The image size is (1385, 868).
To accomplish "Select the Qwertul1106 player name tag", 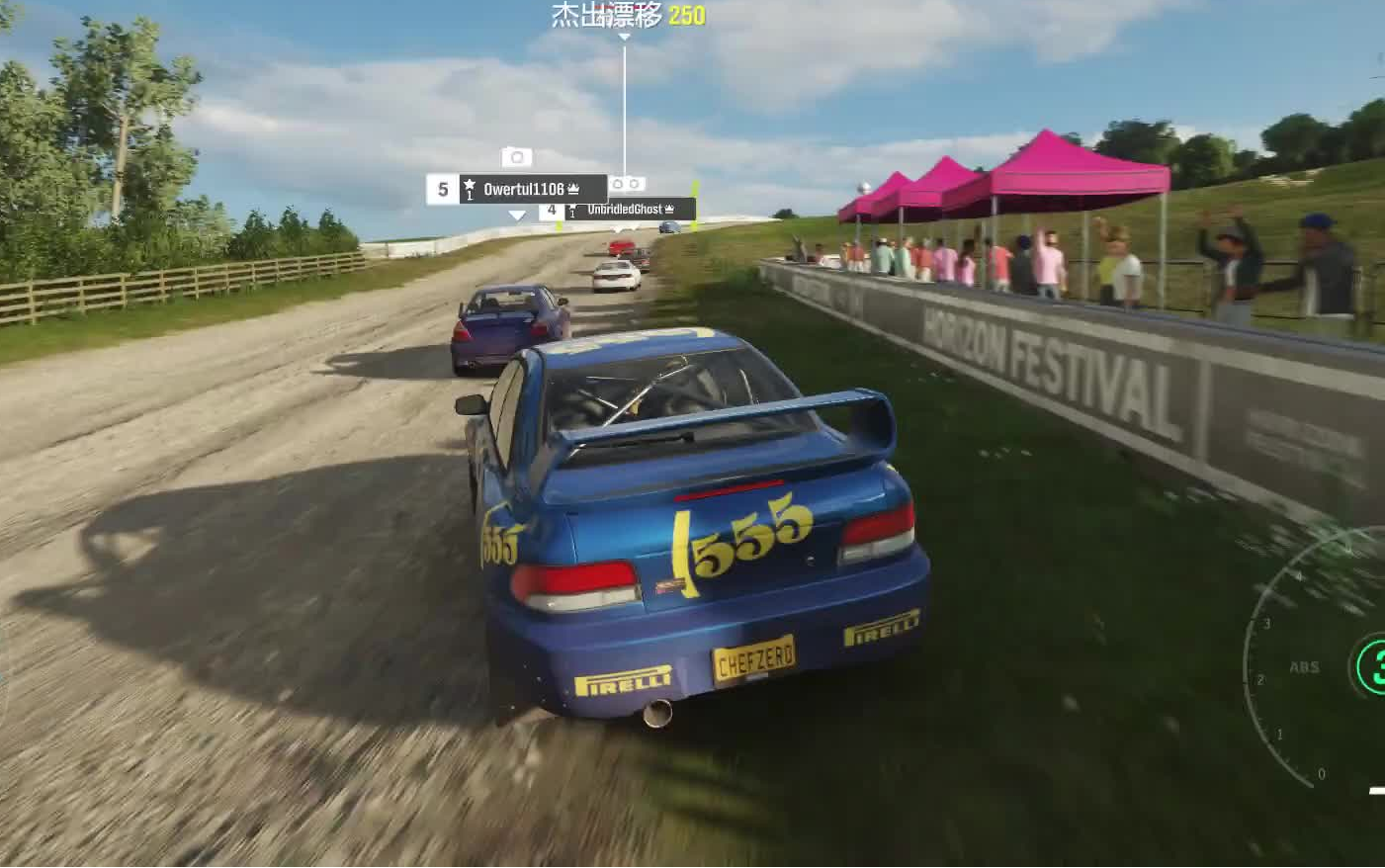I will (524, 189).
